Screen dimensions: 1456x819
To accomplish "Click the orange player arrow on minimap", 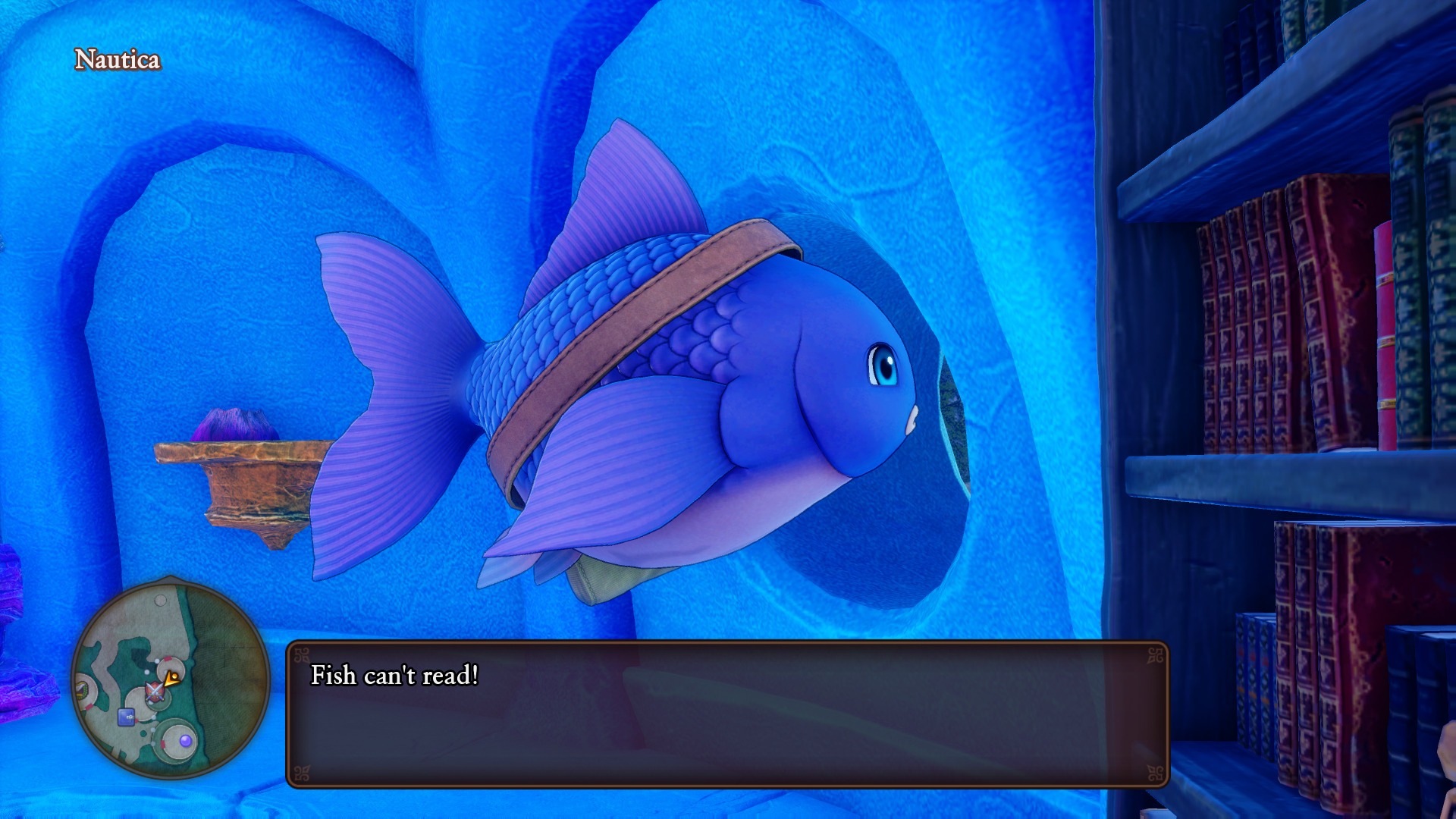I will (x=172, y=678).
